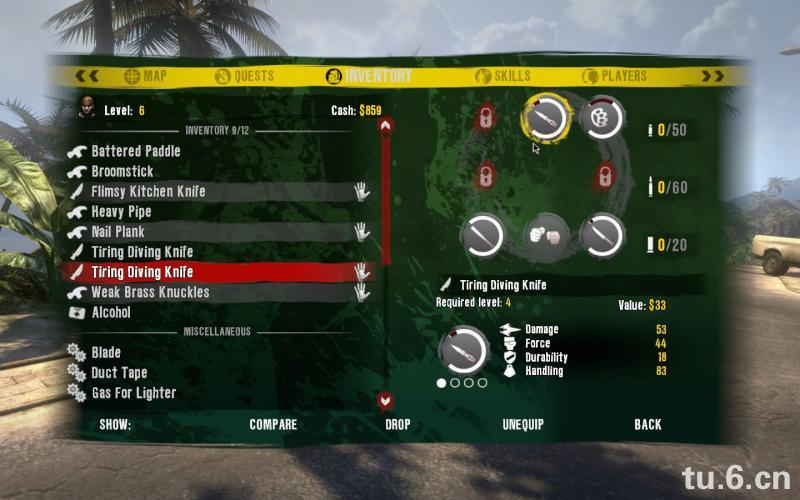Choose the Flimsy Kitchen Knife

(147, 192)
